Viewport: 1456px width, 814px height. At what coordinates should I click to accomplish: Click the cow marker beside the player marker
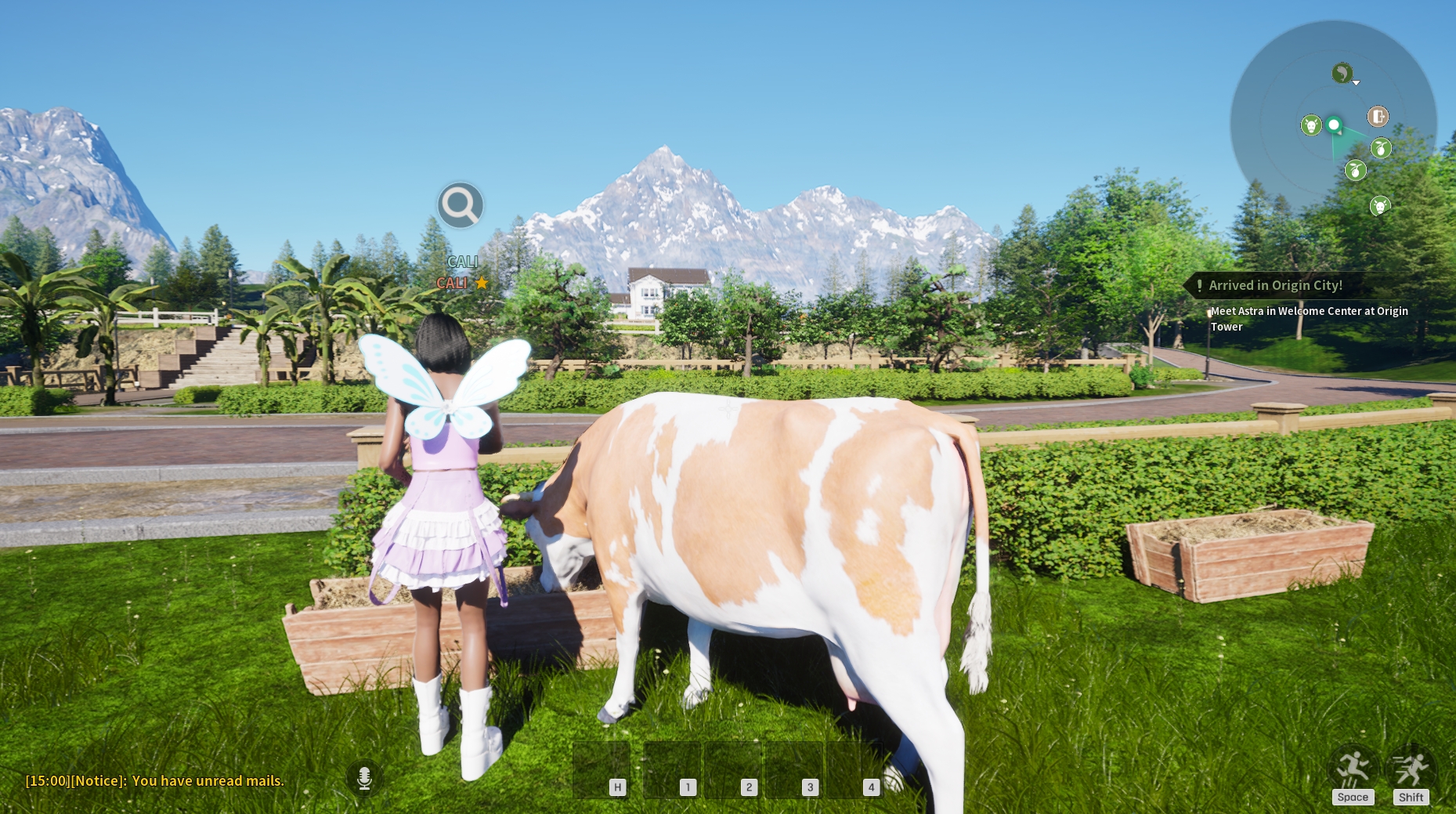click(1311, 125)
